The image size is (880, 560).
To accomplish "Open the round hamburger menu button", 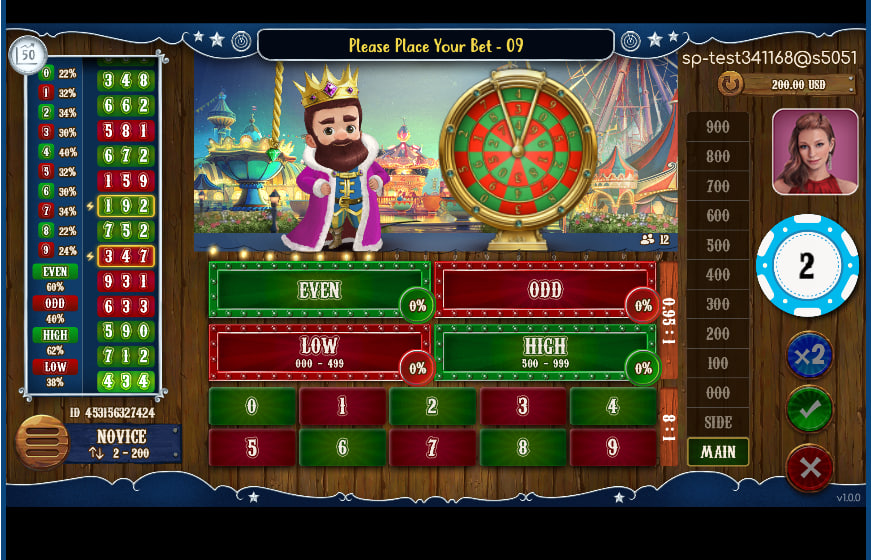I will 41,442.
